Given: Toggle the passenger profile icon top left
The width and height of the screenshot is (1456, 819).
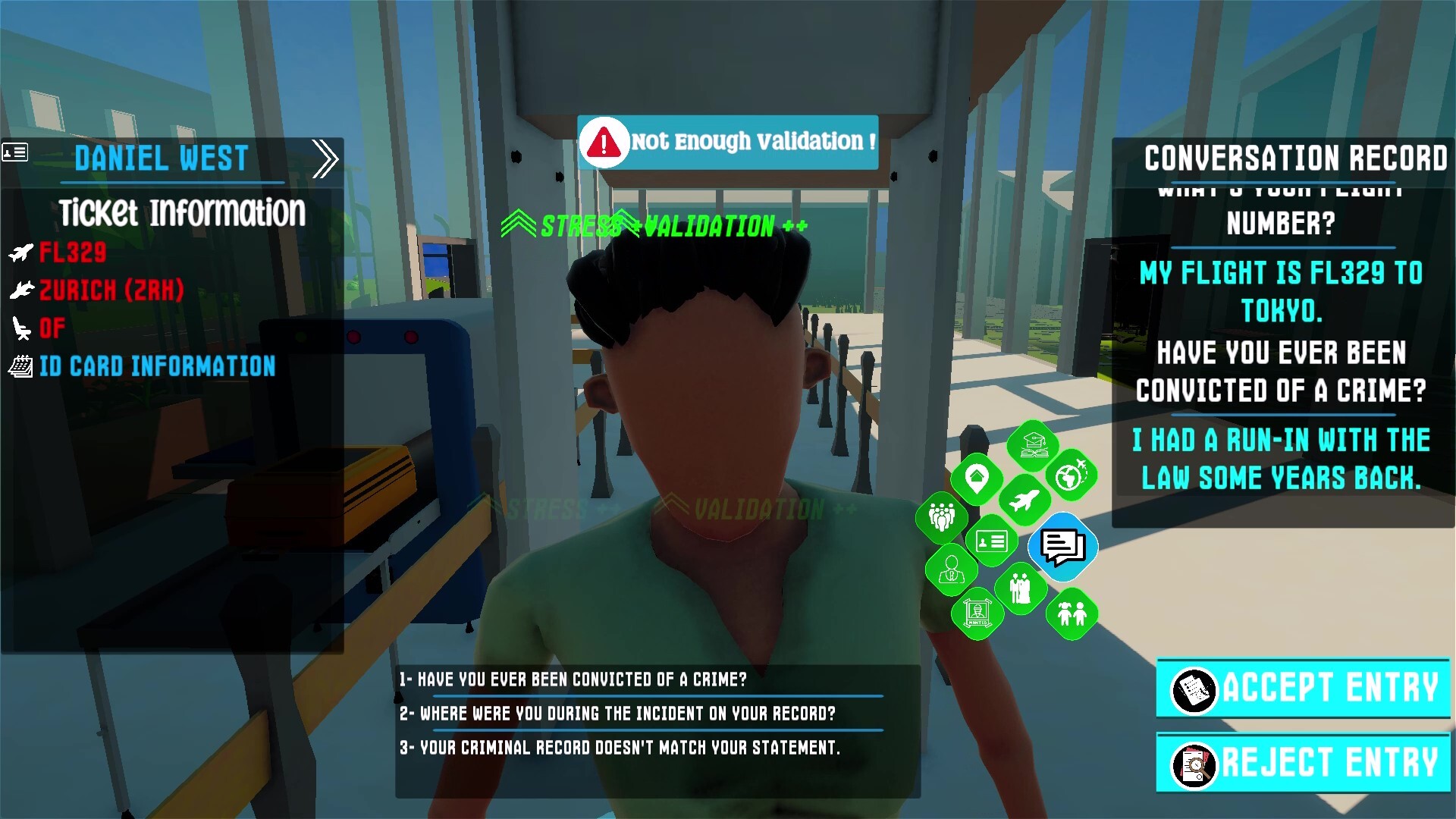Looking at the screenshot, I should click(15, 152).
